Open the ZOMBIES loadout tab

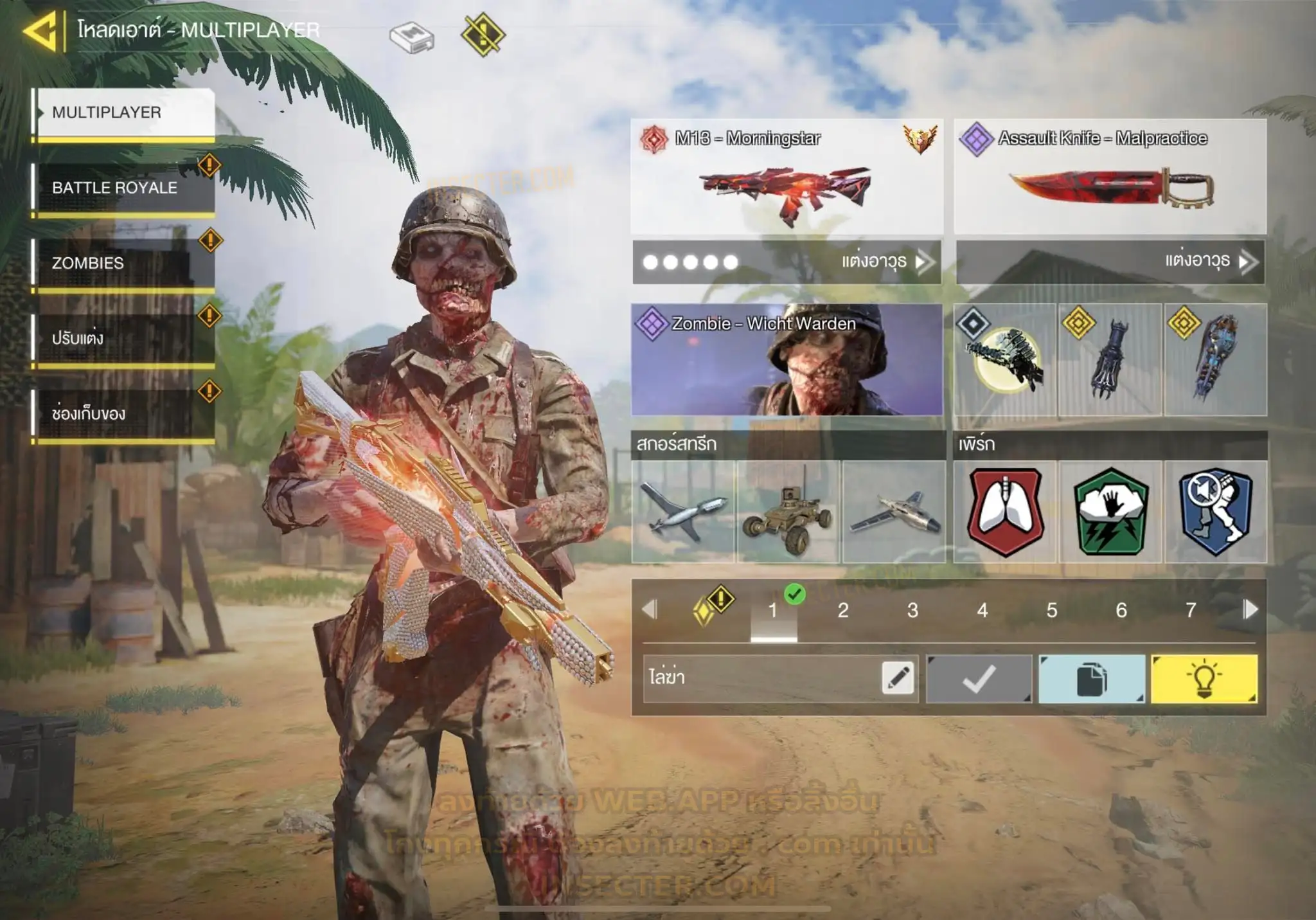coord(125,263)
